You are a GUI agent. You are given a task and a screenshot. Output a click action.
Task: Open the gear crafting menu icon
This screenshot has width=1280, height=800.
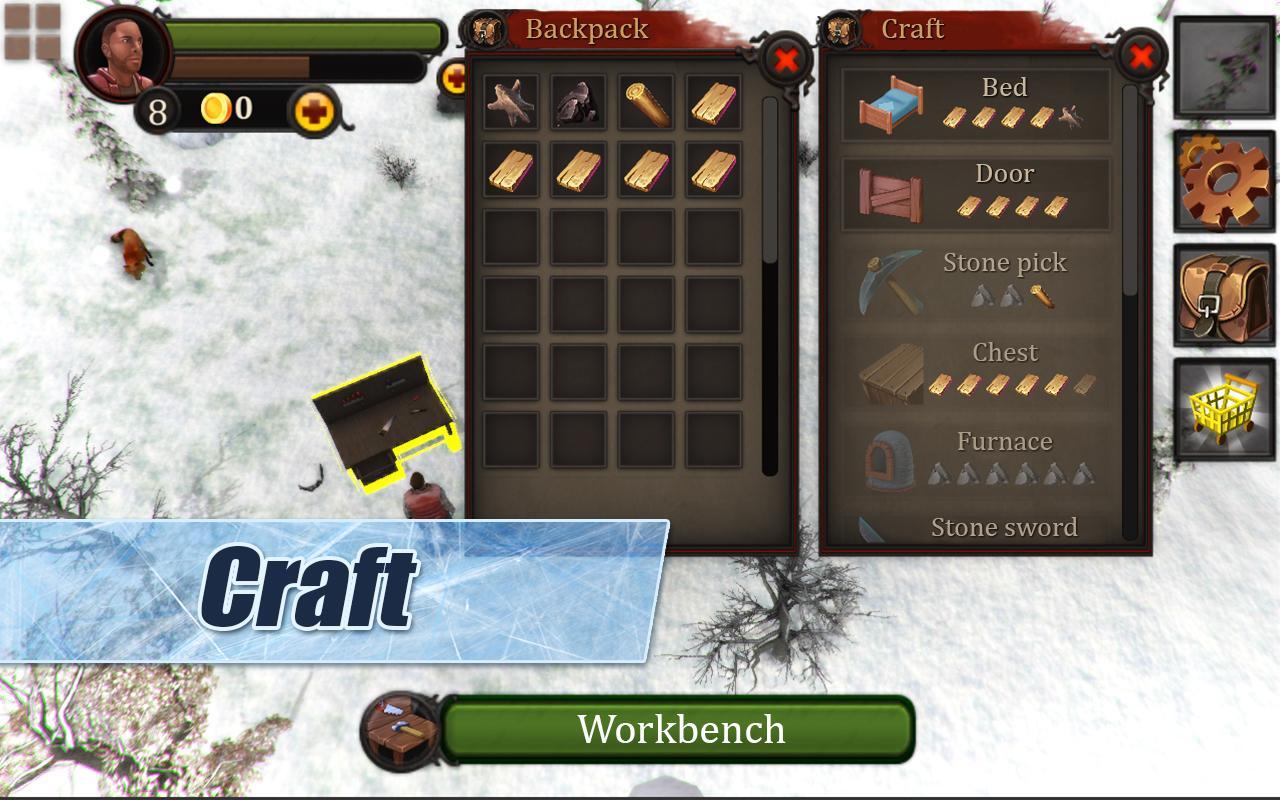pos(1224,182)
